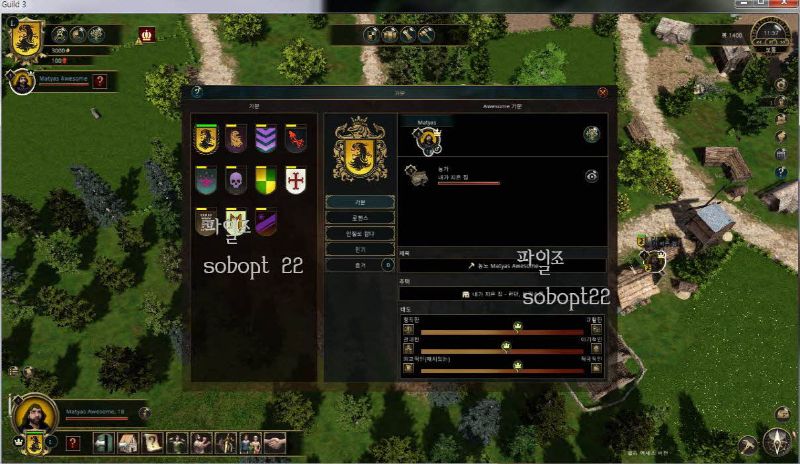This screenshot has width=800, height=464.
Task: Open Matyas Awesome portrait at top left
Action: [x=20, y=82]
